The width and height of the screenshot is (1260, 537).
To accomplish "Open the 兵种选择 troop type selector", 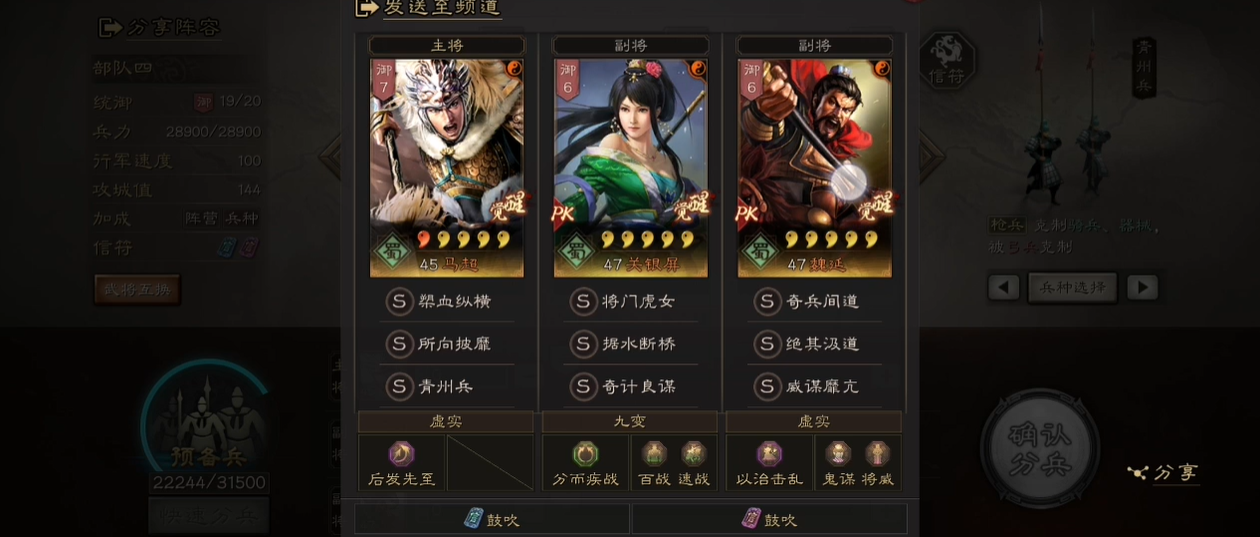I will pos(1072,287).
